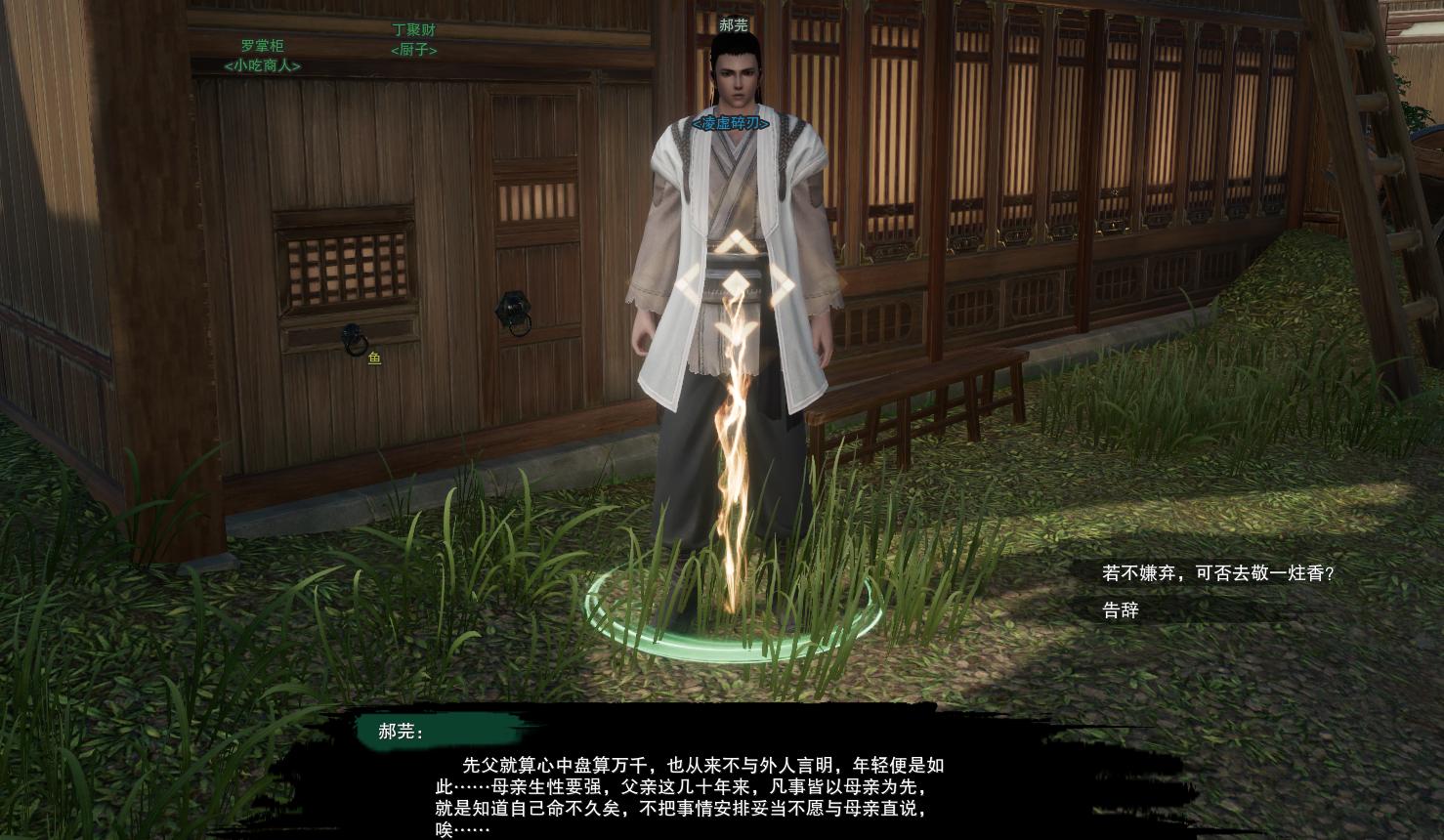The height and width of the screenshot is (840, 1444).
Task: Select the 丁聚财 <厨子> NPC nameplate
Action: click(415, 40)
